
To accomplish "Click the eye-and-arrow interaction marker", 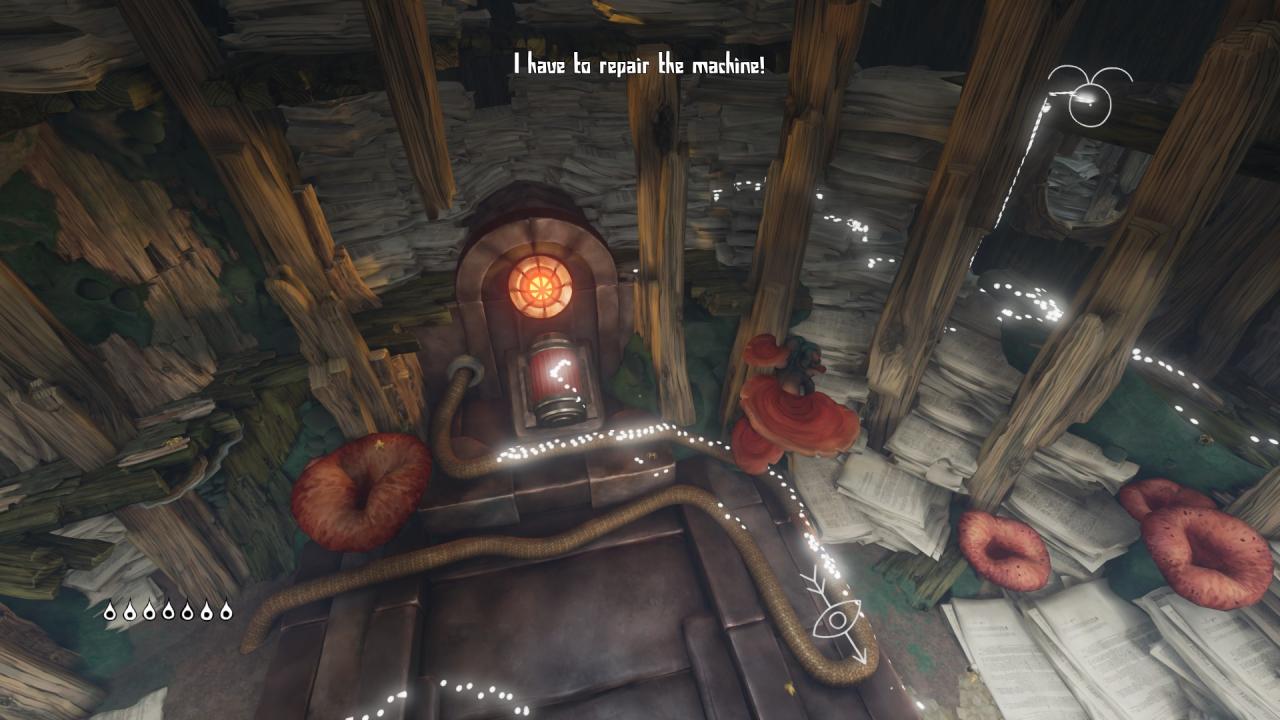I will (836, 616).
